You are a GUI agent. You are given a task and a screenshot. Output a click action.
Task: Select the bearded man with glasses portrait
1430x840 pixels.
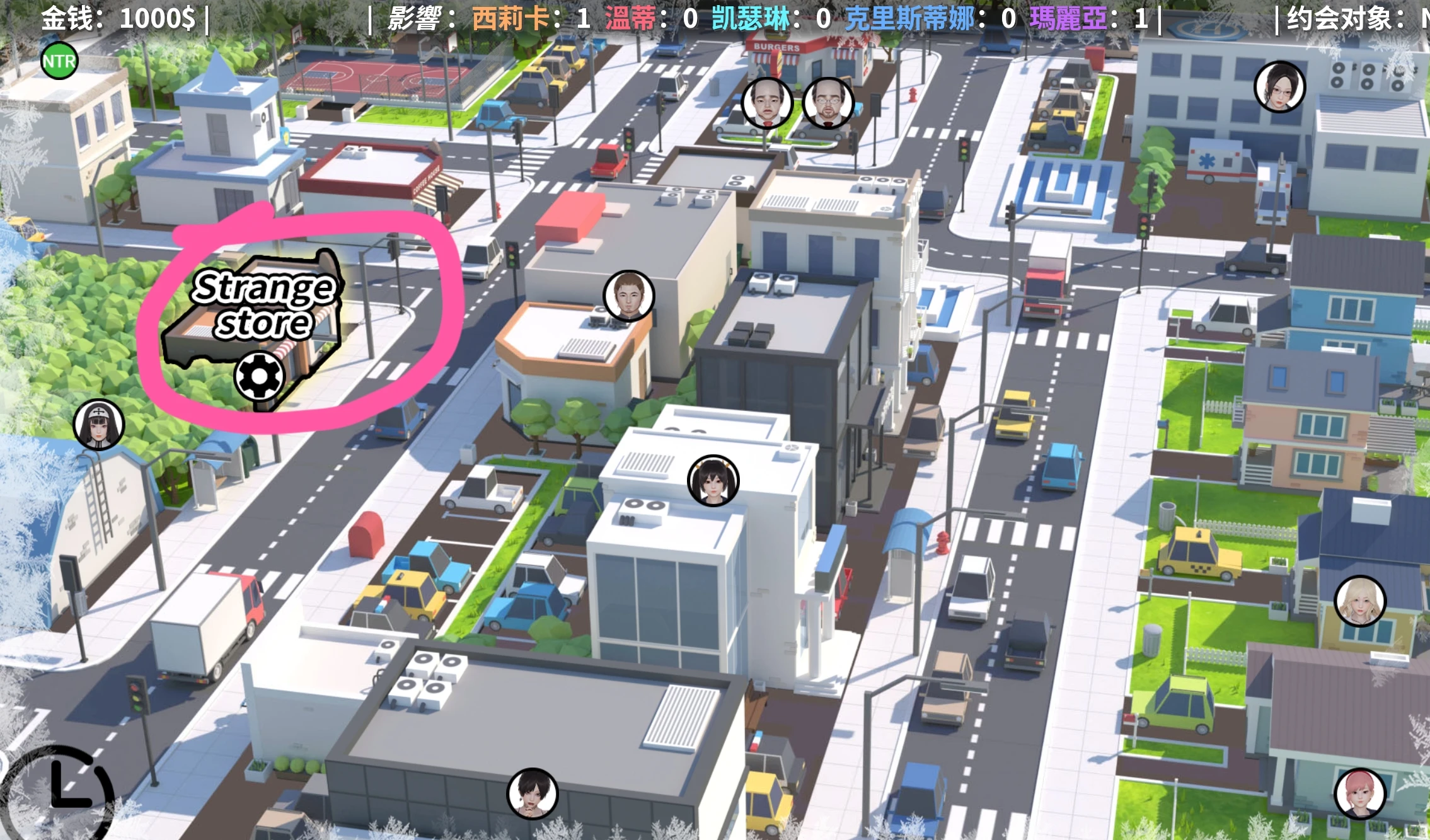coord(828,103)
